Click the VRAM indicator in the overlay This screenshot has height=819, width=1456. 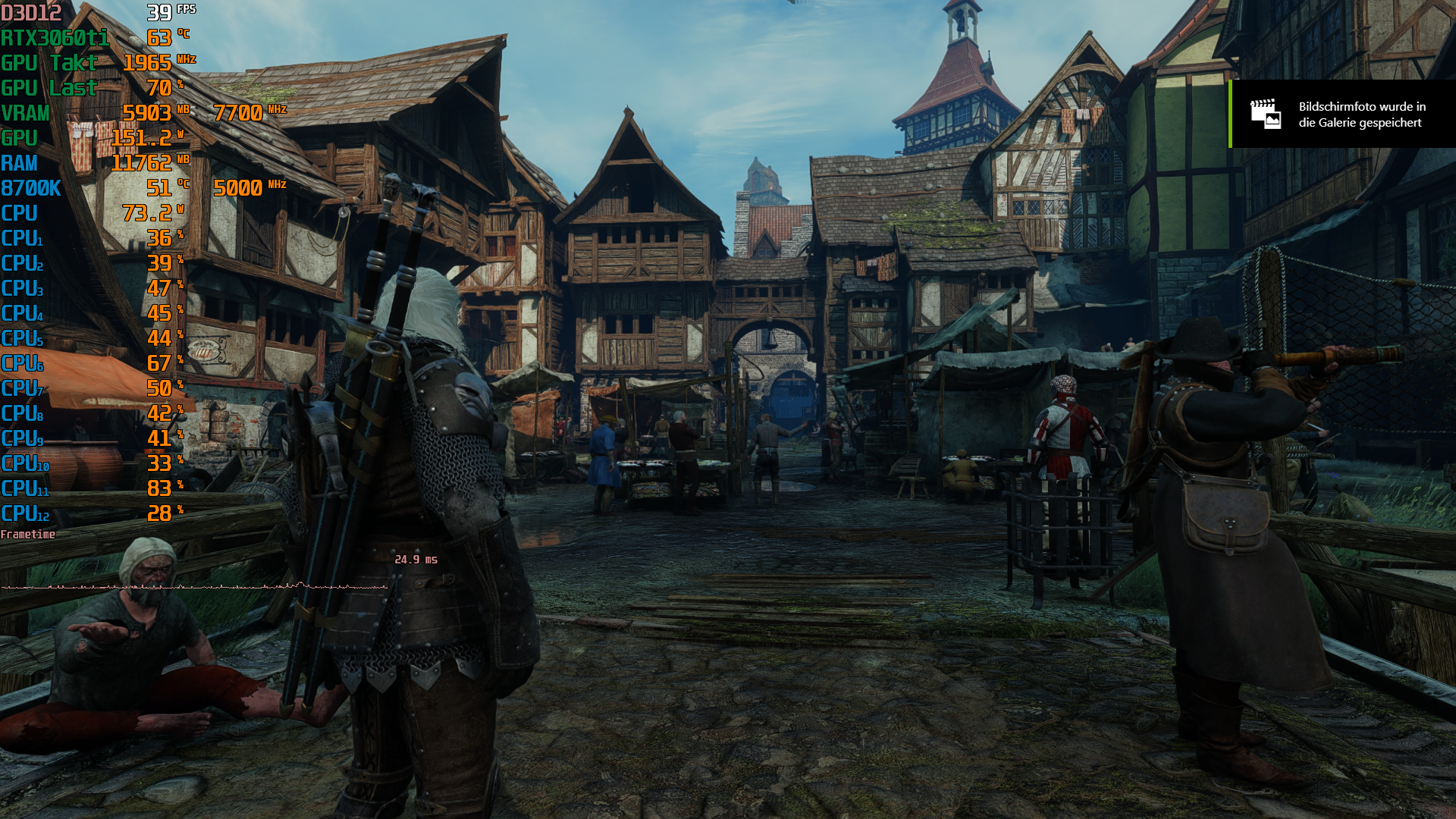coord(24,112)
